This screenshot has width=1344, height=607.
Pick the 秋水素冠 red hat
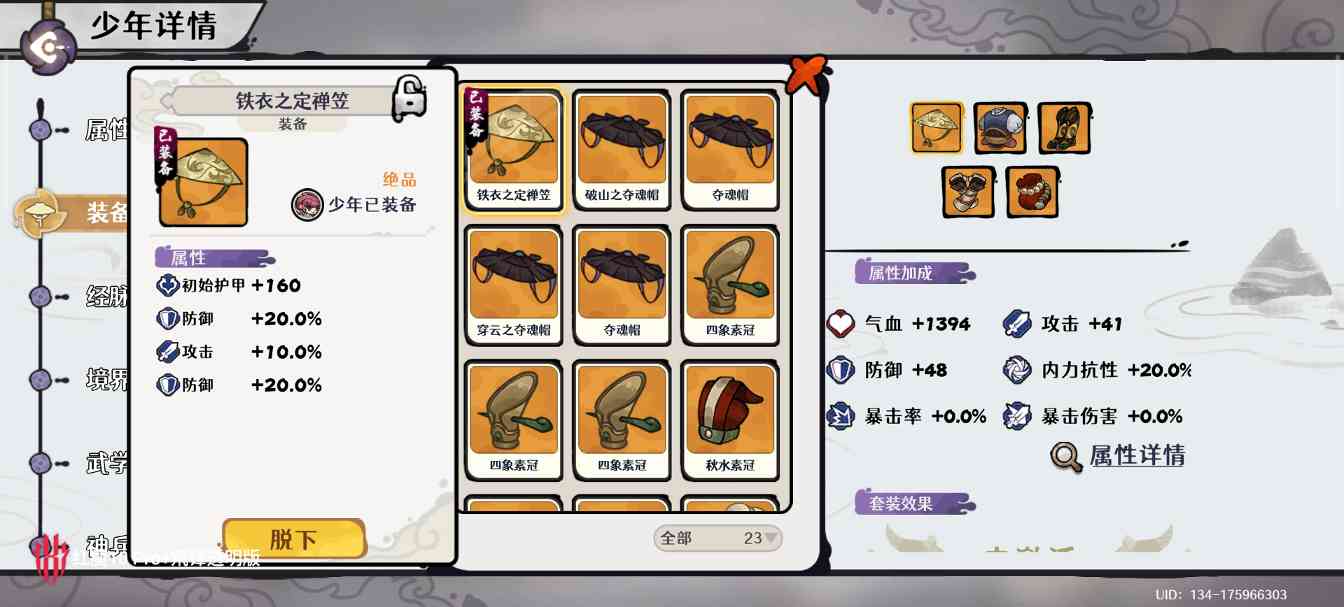click(x=730, y=419)
